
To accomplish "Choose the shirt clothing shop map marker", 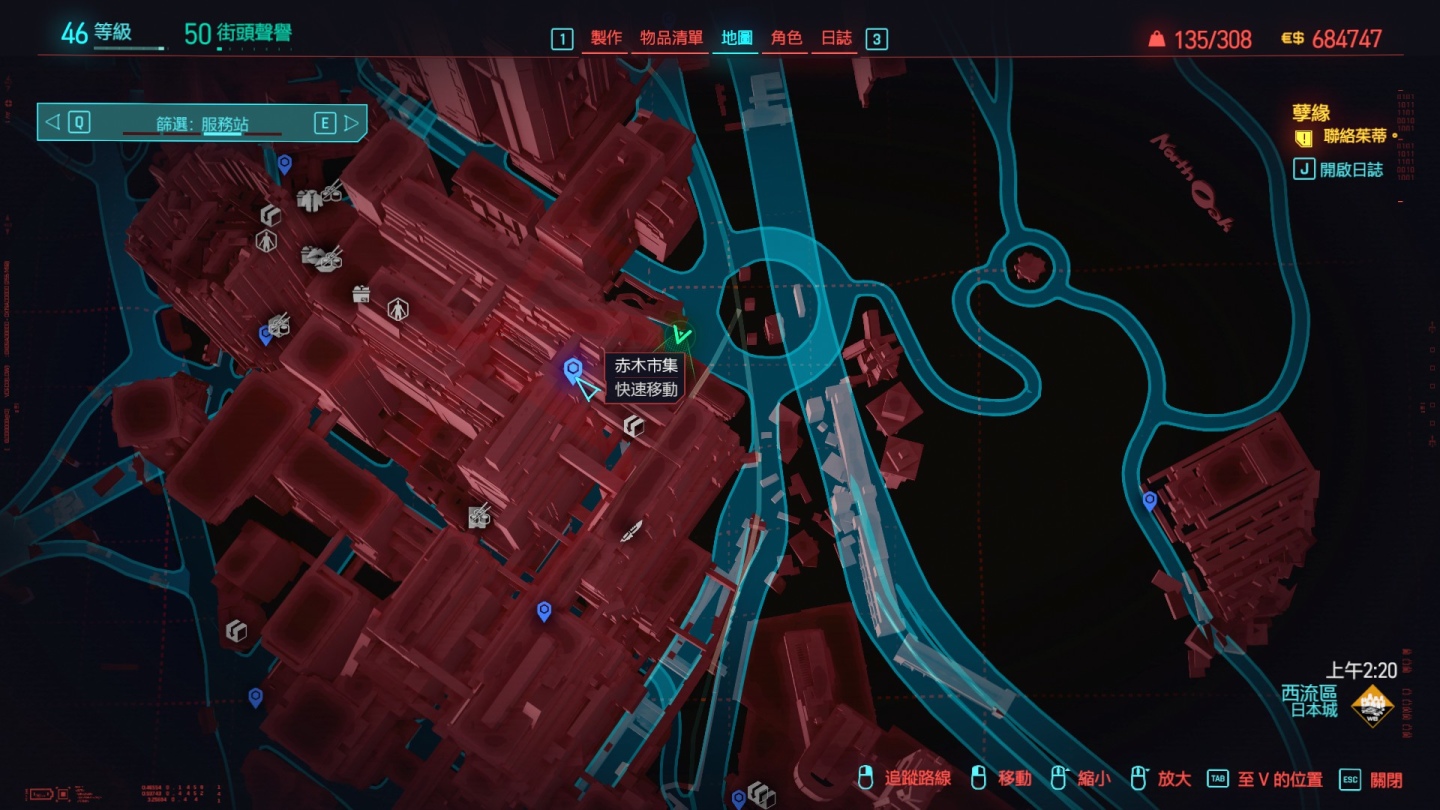I will click(309, 199).
